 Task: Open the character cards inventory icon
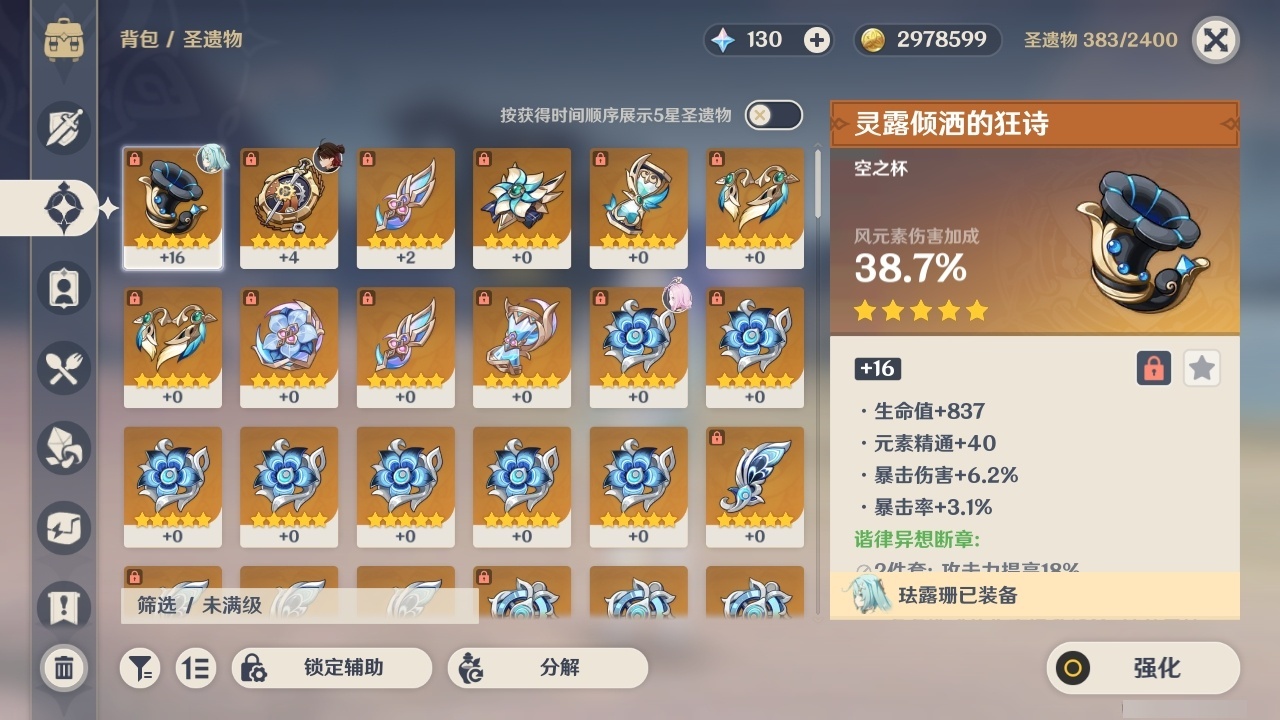(x=63, y=288)
